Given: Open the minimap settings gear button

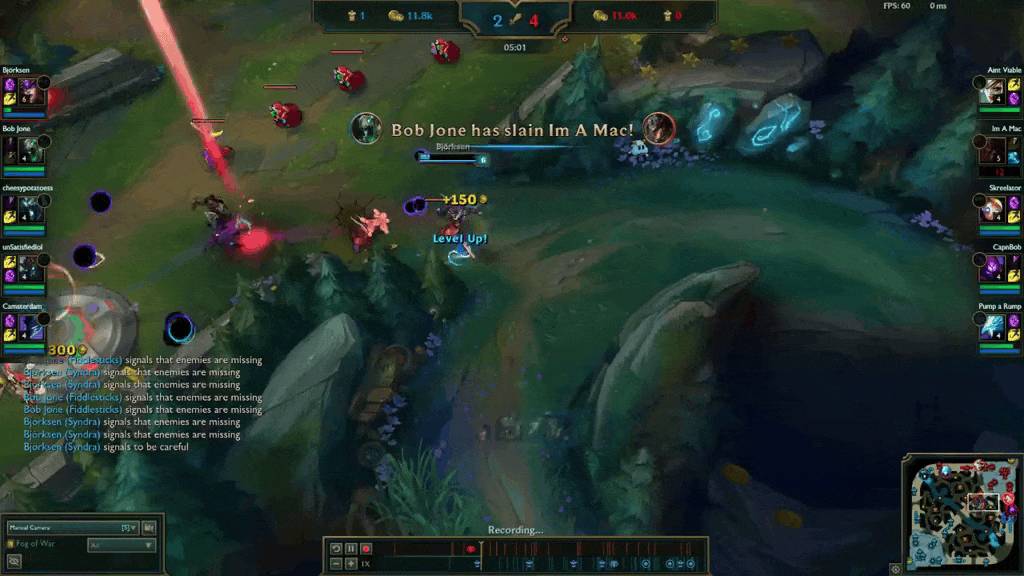Looking at the screenshot, I should pyautogui.click(x=895, y=568).
